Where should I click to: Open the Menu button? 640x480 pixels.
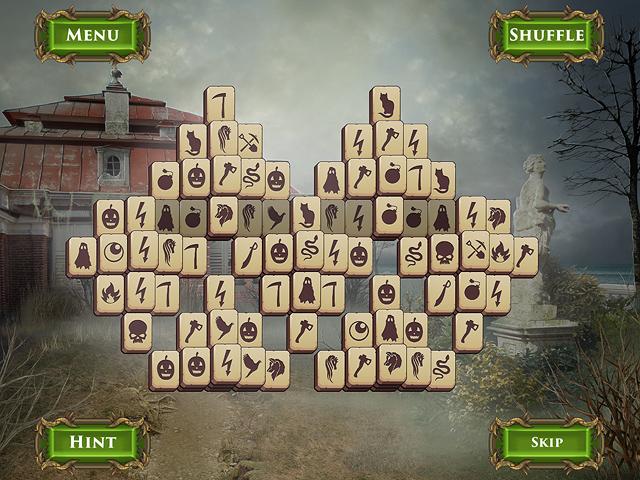(x=92, y=35)
